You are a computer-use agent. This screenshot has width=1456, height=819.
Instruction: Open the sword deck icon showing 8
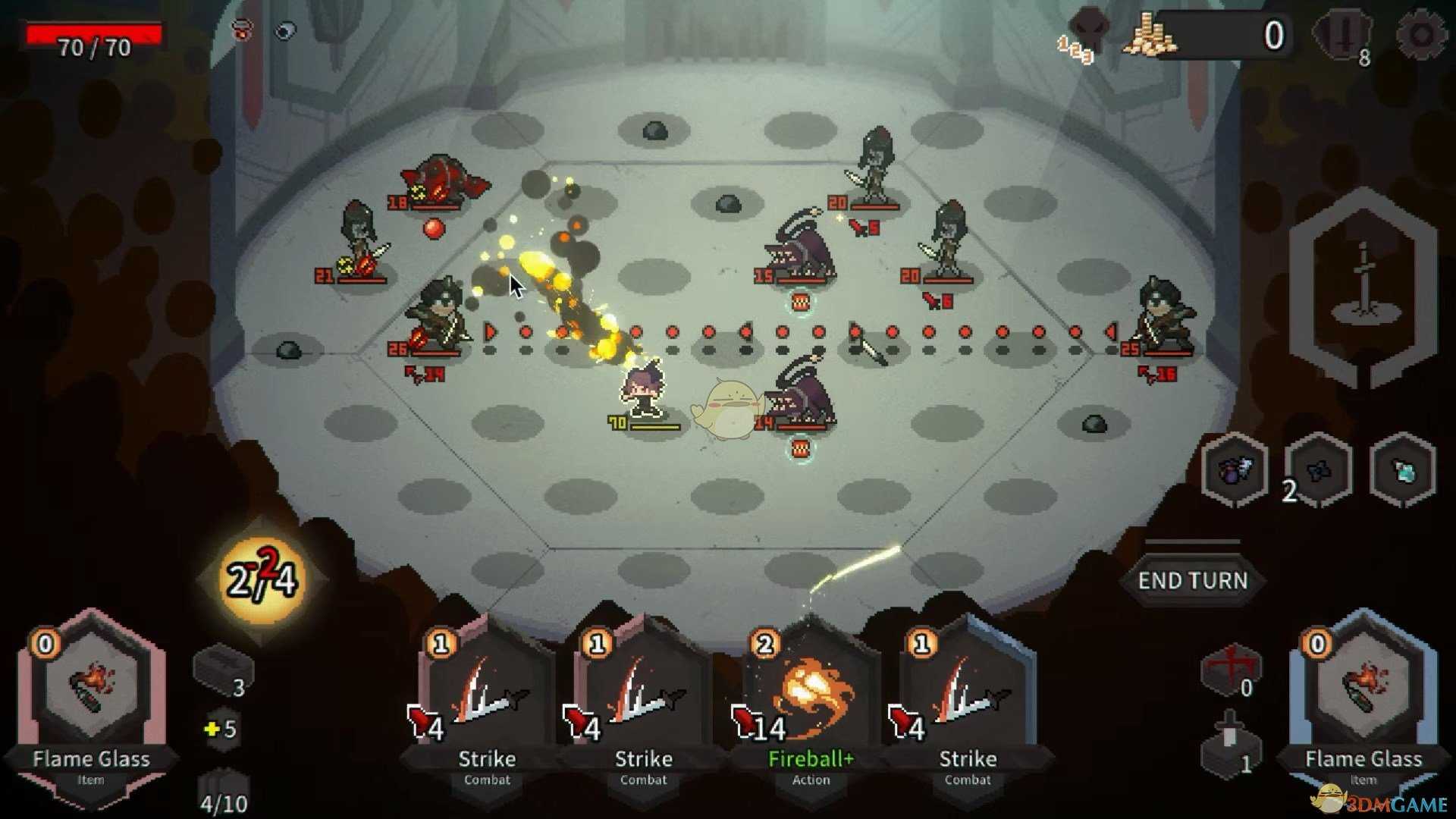point(1343,36)
